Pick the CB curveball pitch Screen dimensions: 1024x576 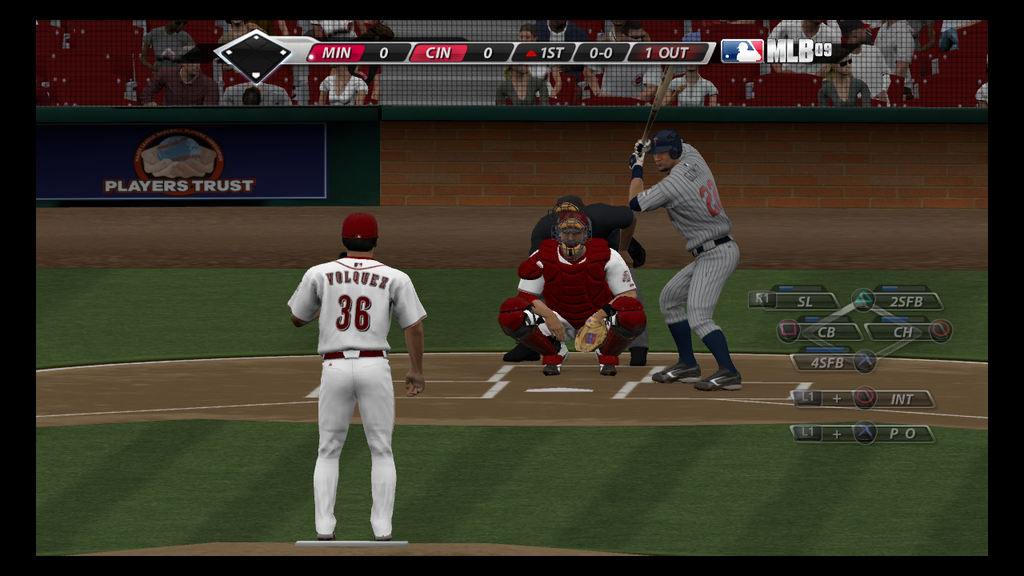click(826, 331)
